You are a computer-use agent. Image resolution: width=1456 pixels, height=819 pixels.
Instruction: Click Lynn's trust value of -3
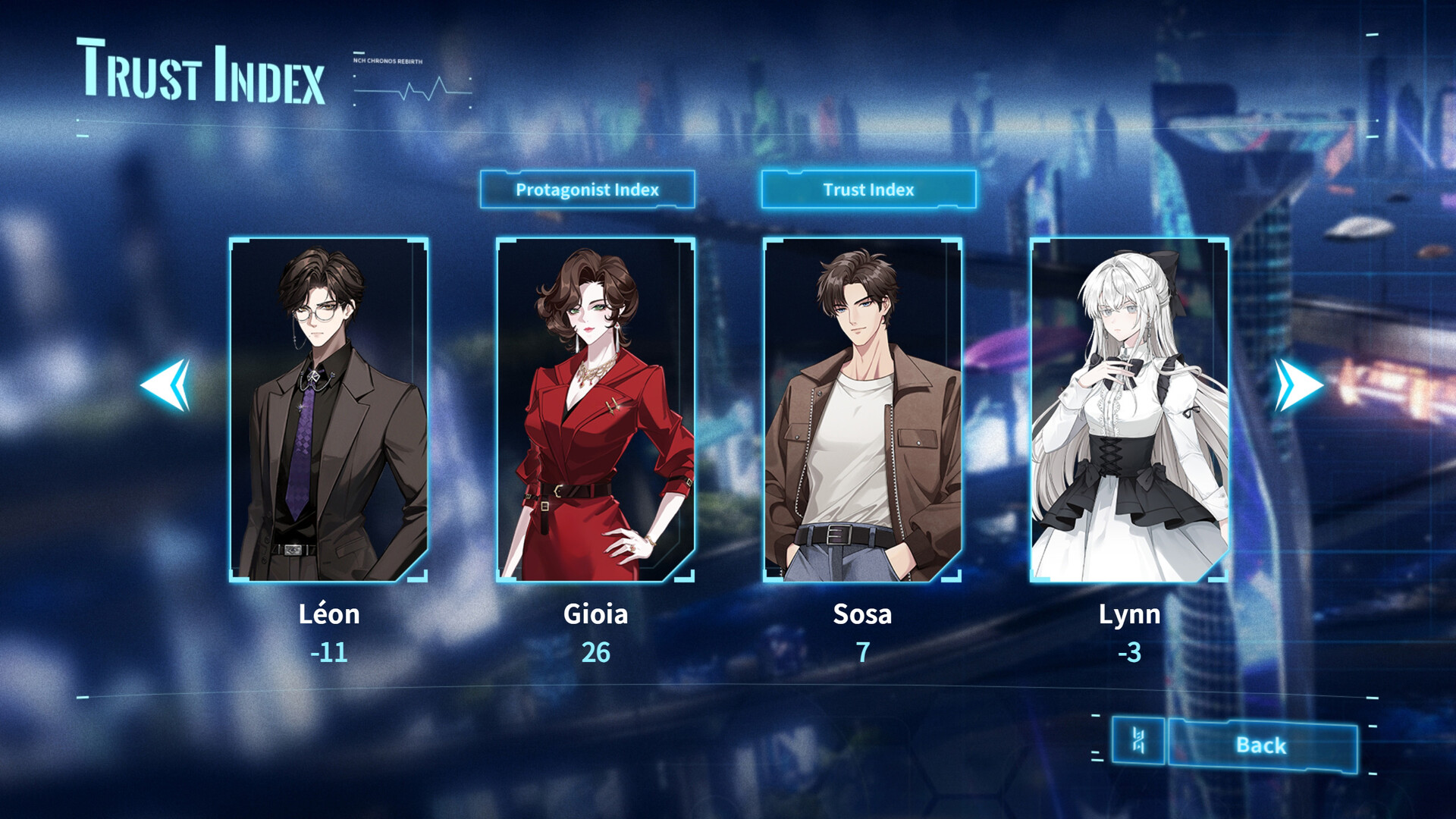(x=1129, y=652)
